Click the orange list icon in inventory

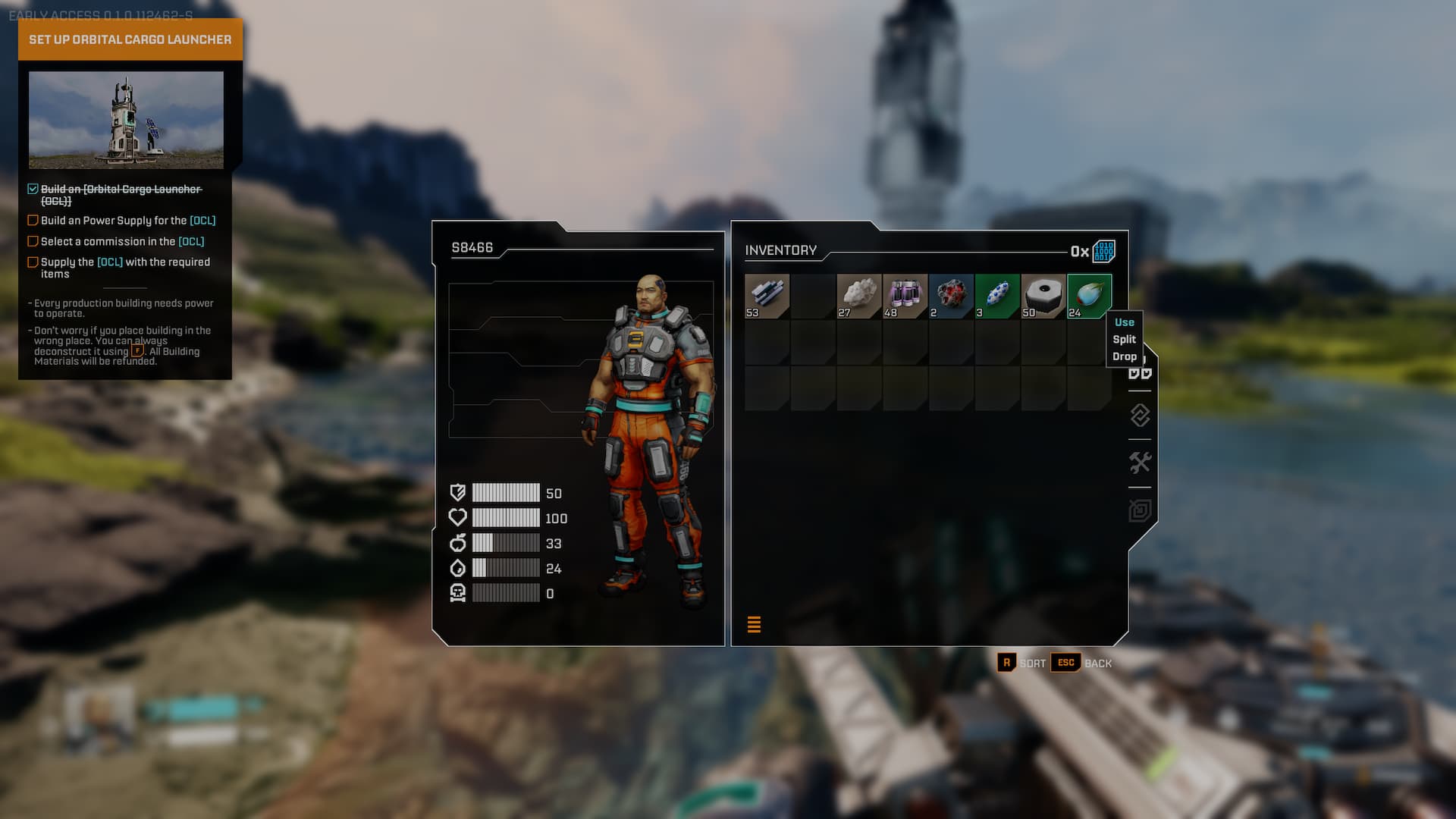click(754, 624)
